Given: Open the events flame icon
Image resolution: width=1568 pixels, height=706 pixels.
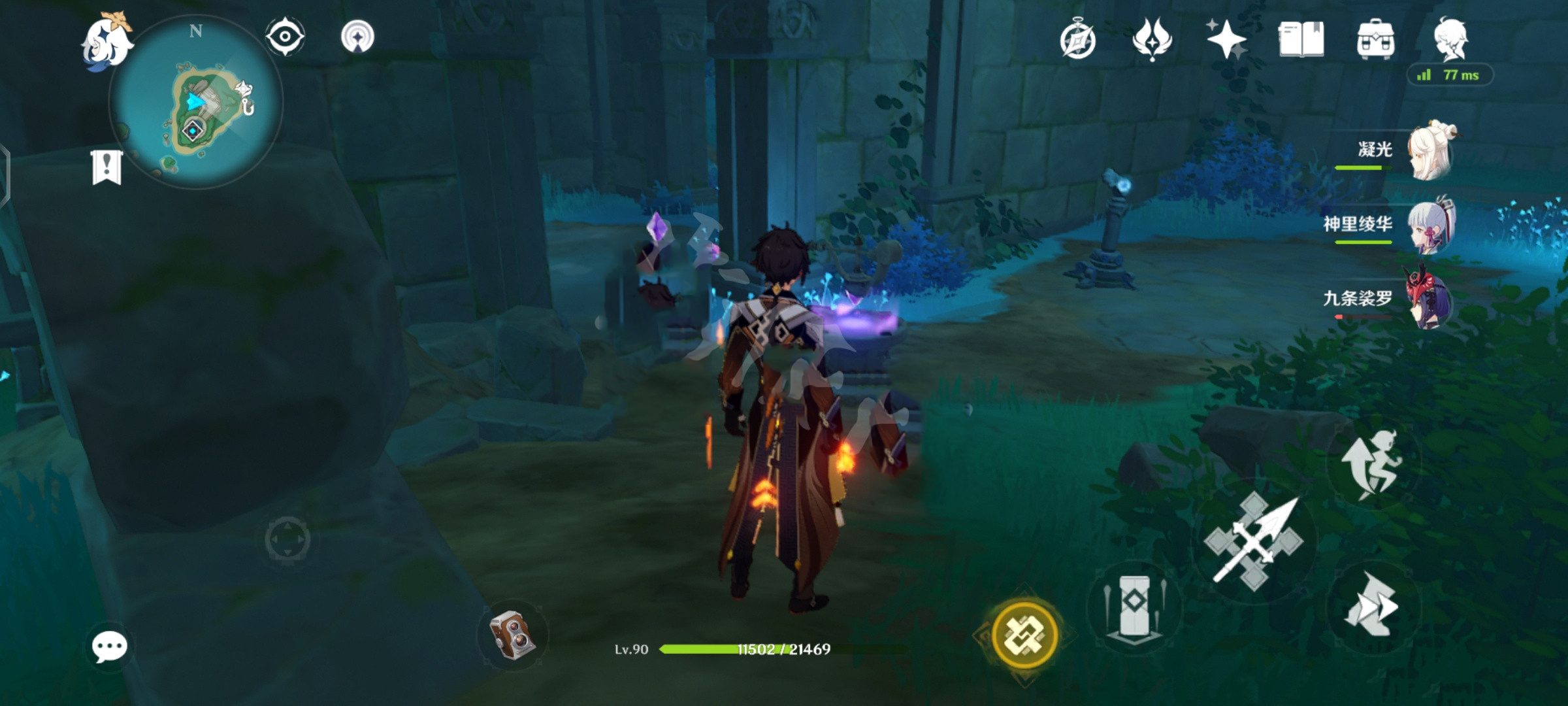Looking at the screenshot, I should pyautogui.click(x=1152, y=39).
